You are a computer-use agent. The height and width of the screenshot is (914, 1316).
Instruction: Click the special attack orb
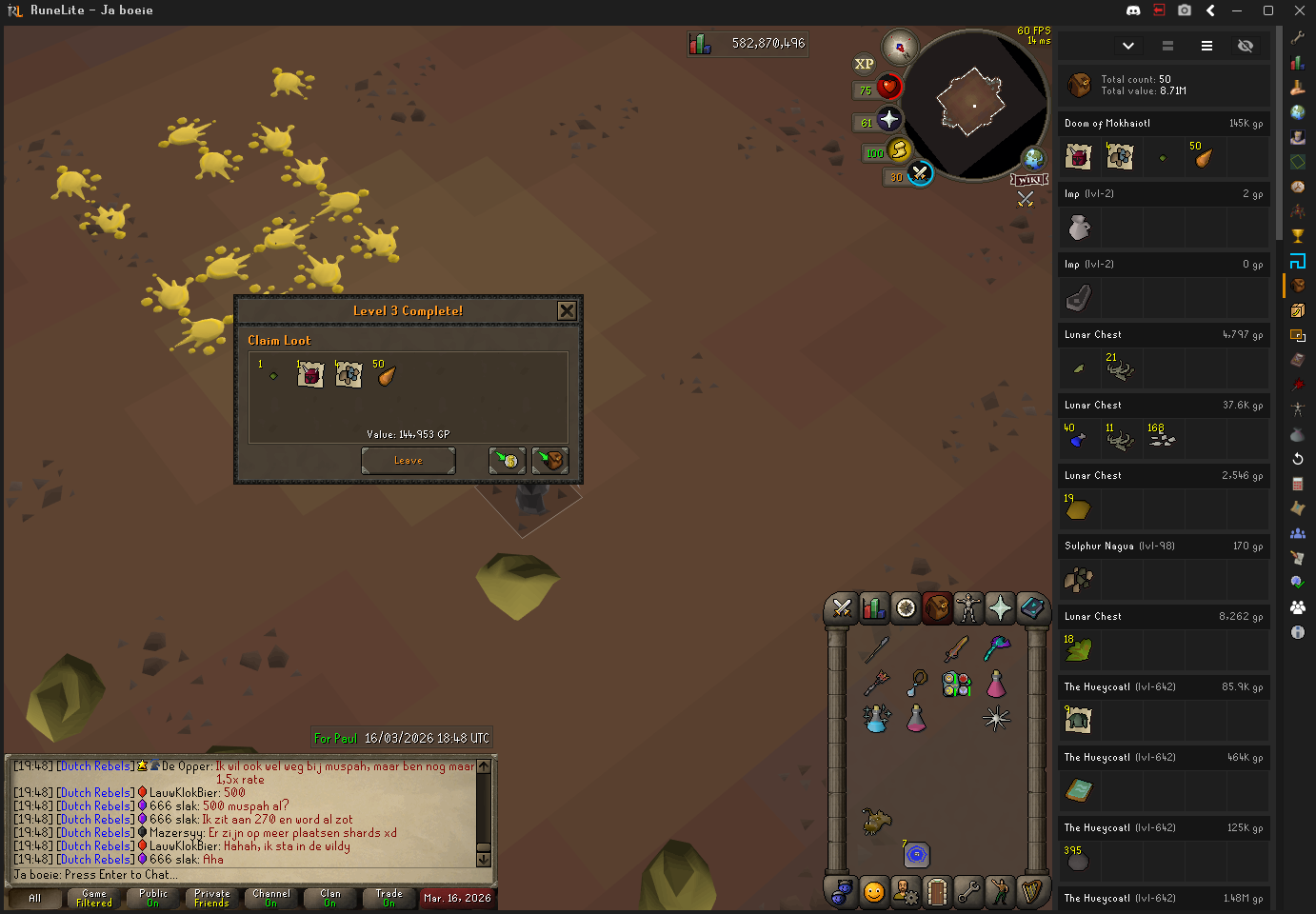(x=919, y=173)
